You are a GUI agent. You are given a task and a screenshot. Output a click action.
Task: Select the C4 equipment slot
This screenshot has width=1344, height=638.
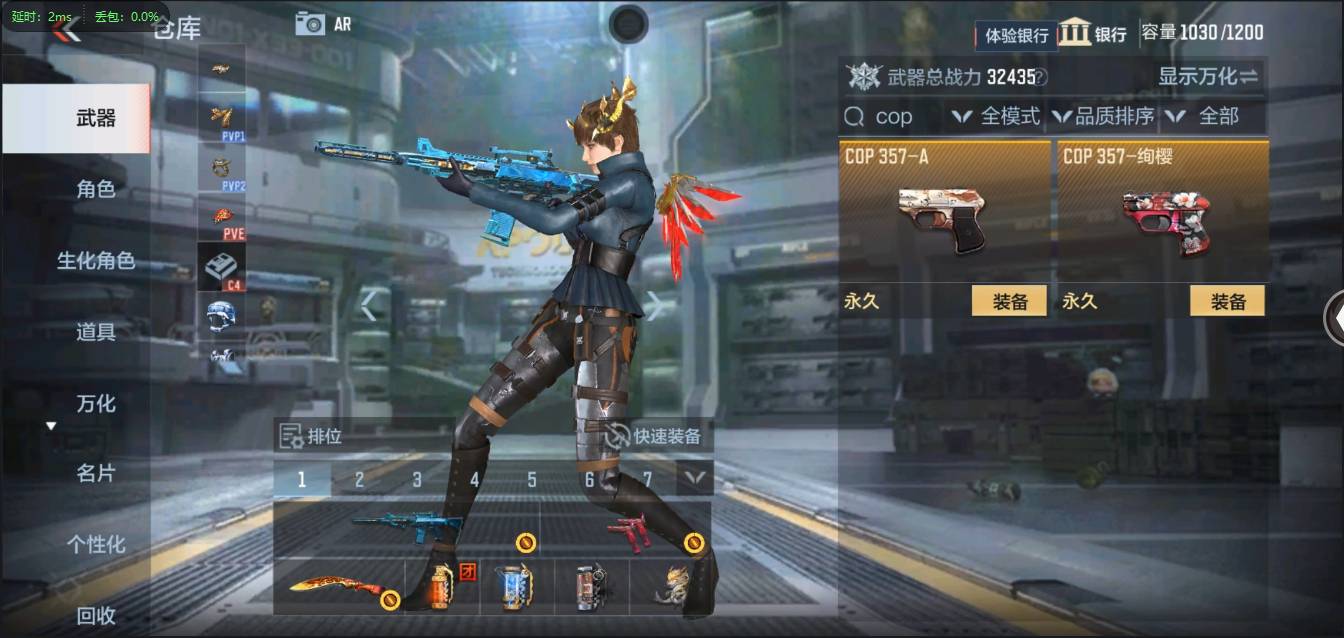pyautogui.click(x=221, y=268)
